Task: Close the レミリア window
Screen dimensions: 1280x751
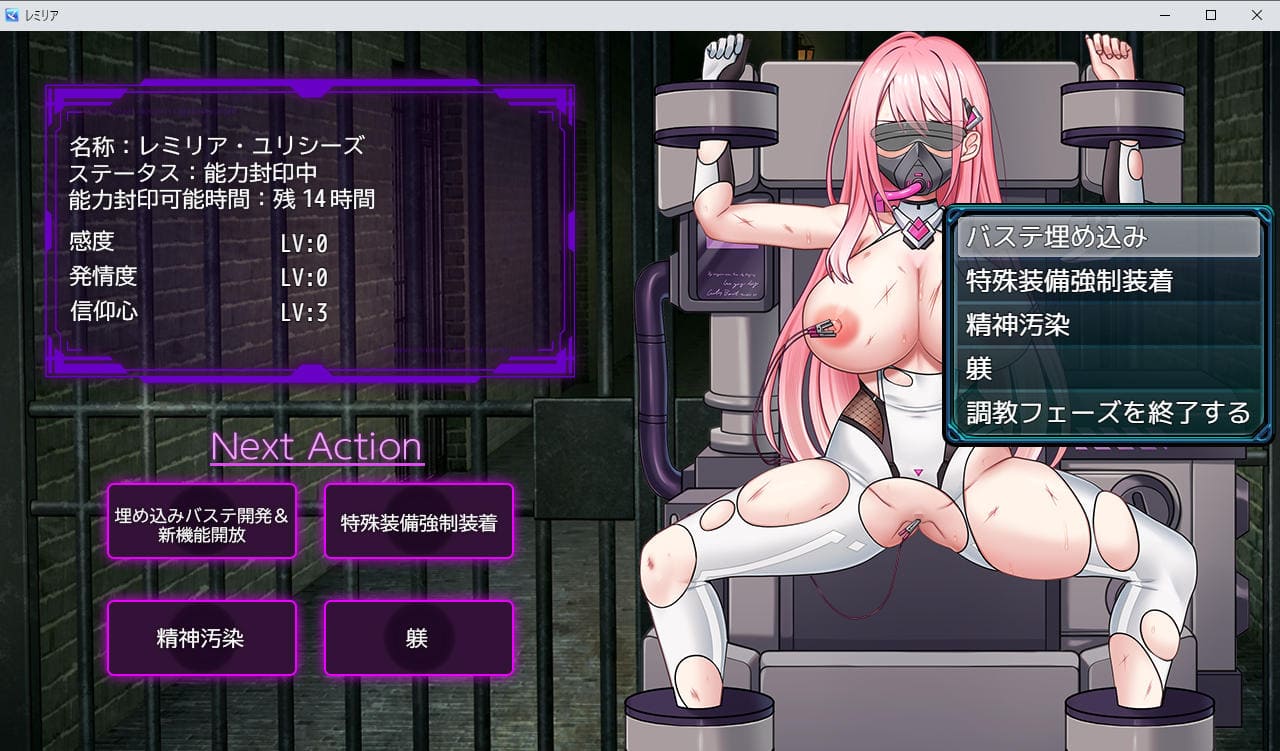Action: 1257,15
